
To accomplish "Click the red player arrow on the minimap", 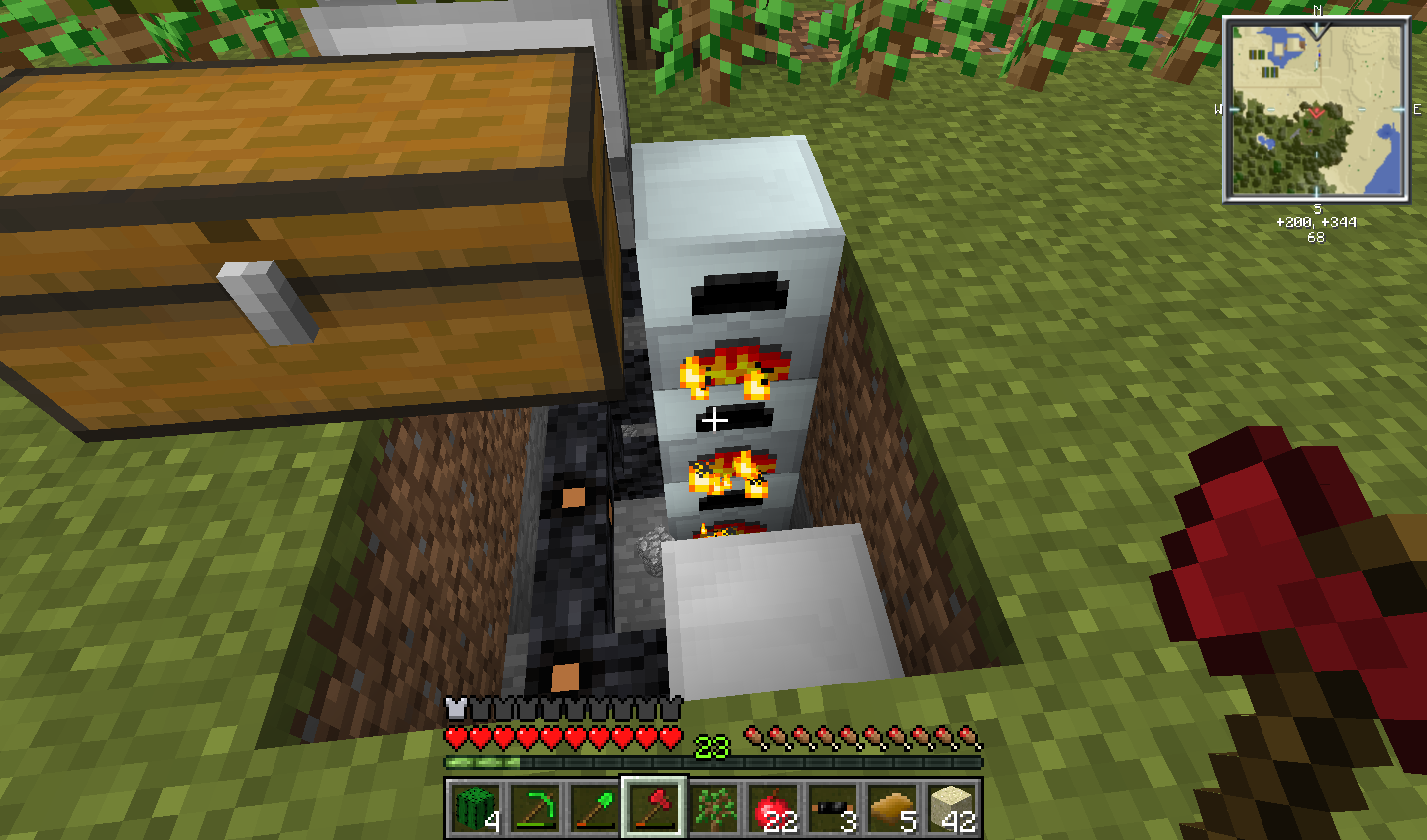I will point(1318,112).
